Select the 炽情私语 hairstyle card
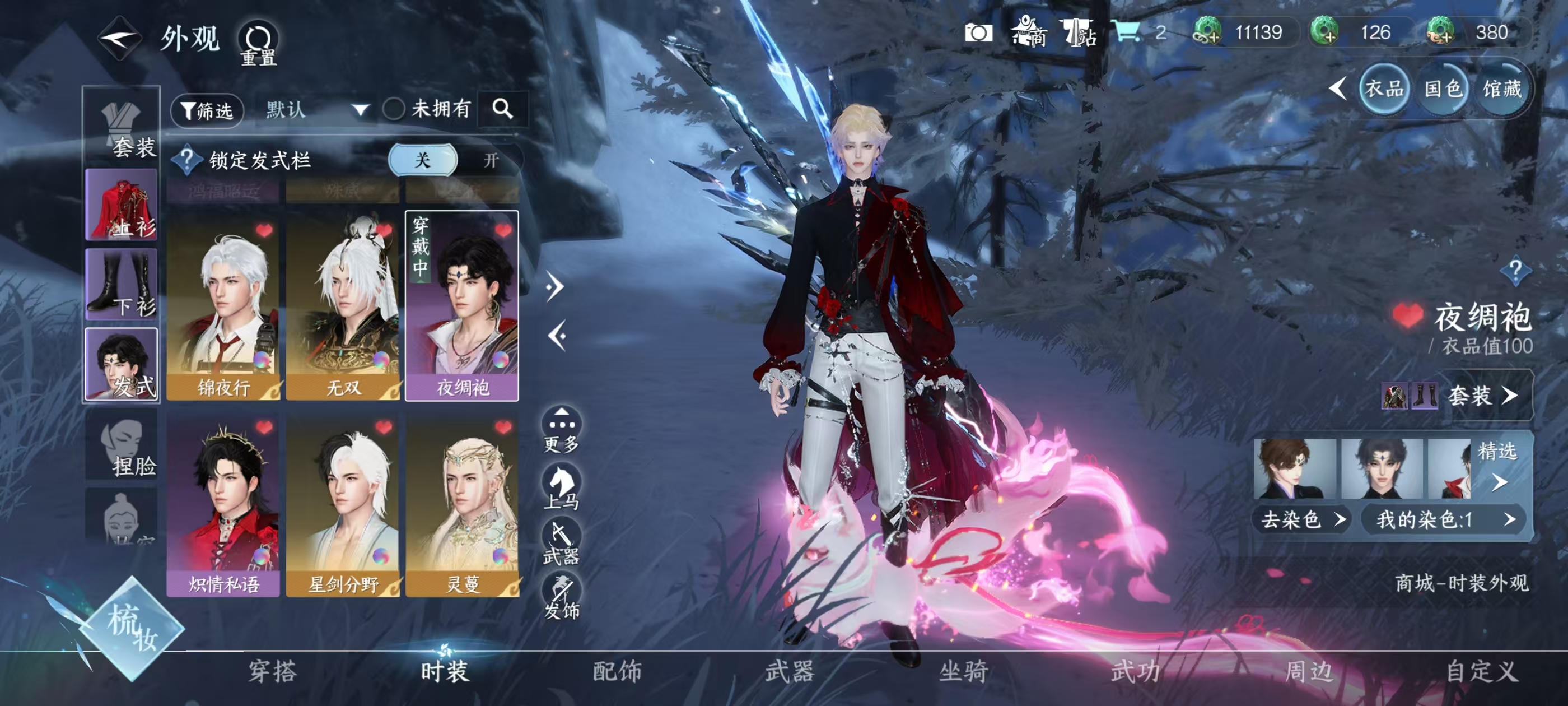The image size is (1568, 706). (x=223, y=505)
